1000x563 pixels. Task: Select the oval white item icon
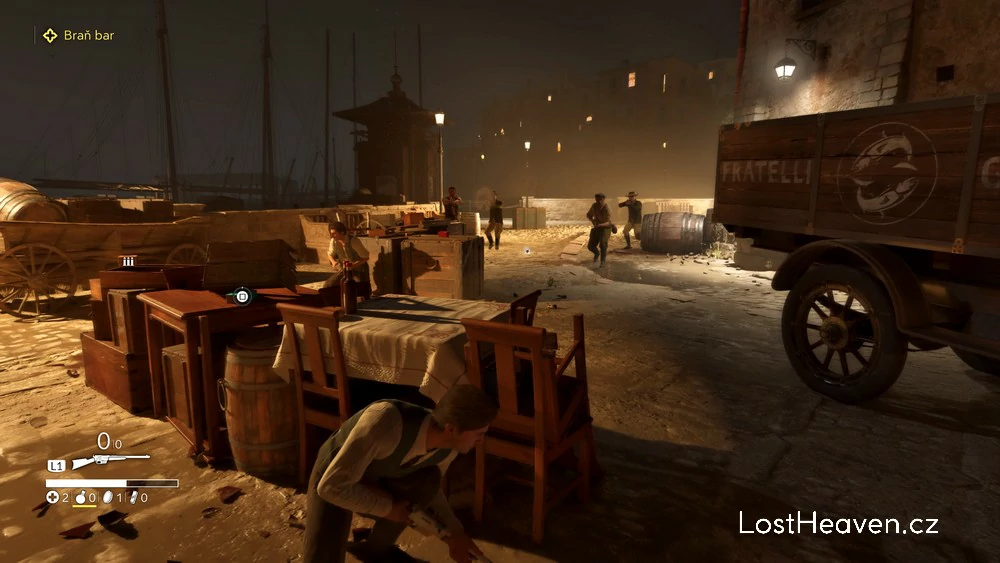click(x=107, y=497)
